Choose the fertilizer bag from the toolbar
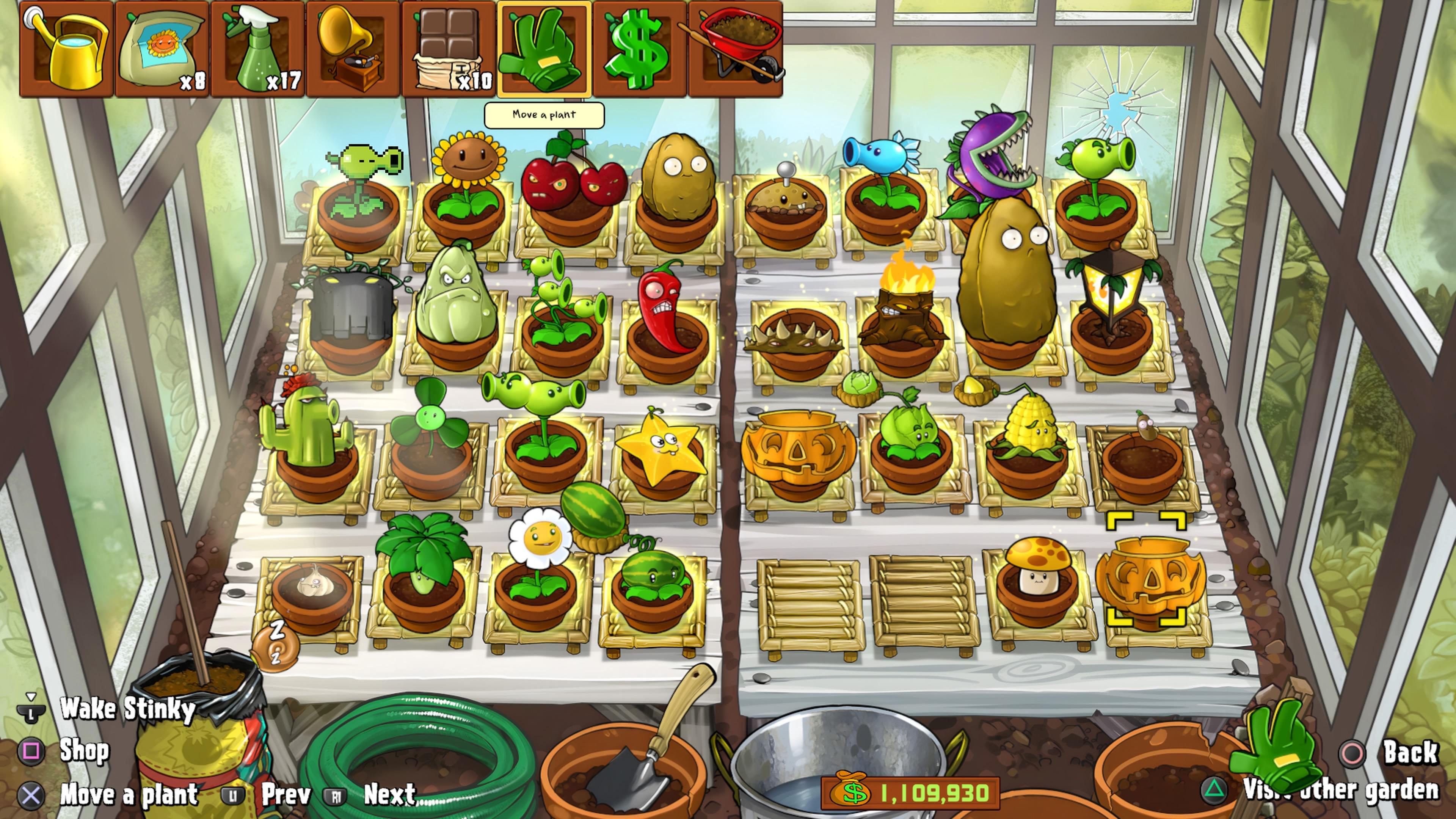Screen dimensions: 1456x819 [162, 50]
